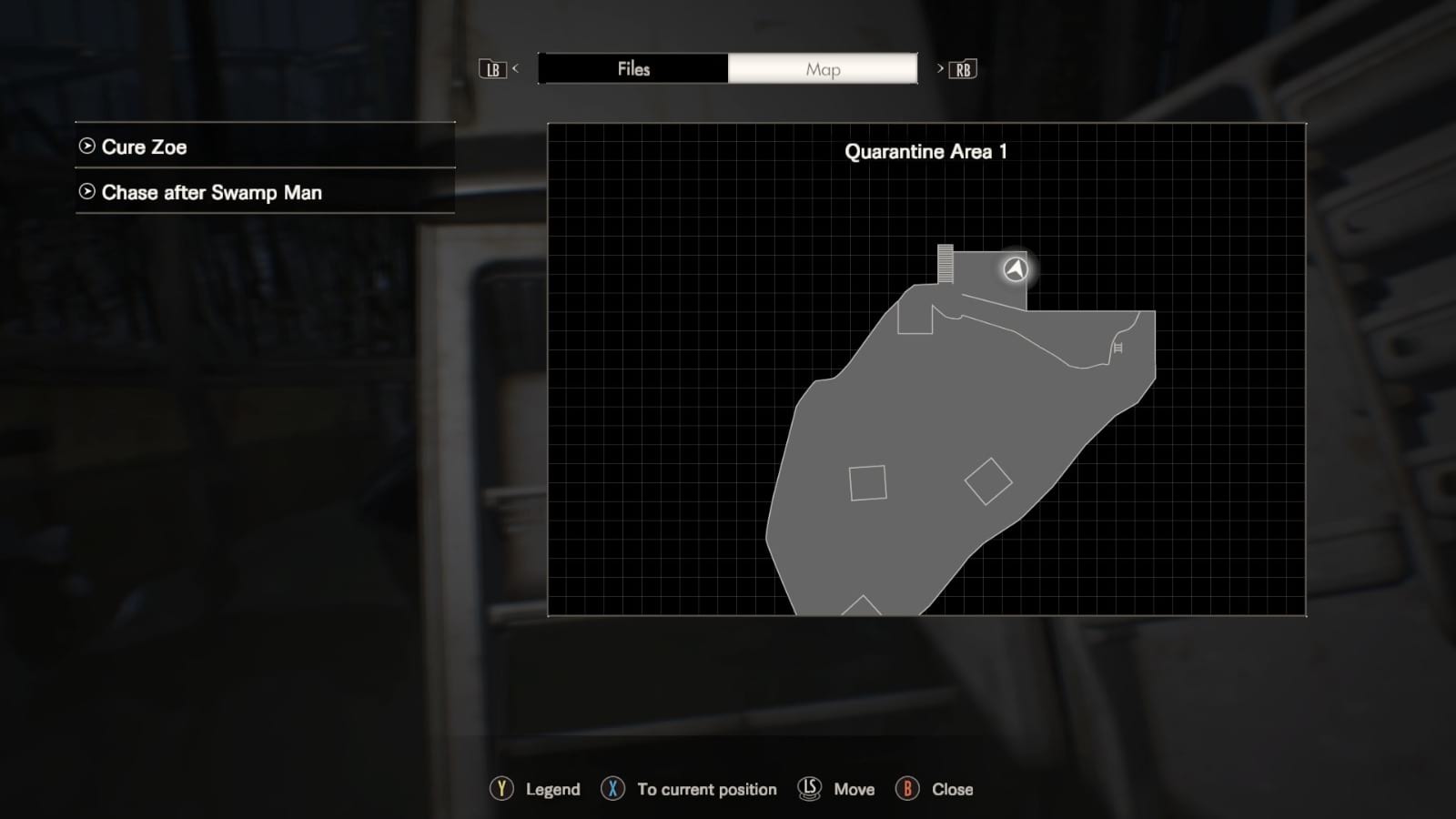The image size is (1456, 819).
Task: Select the Cure Zoe objective
Action: pyautogui.click(x=265, y=147)
